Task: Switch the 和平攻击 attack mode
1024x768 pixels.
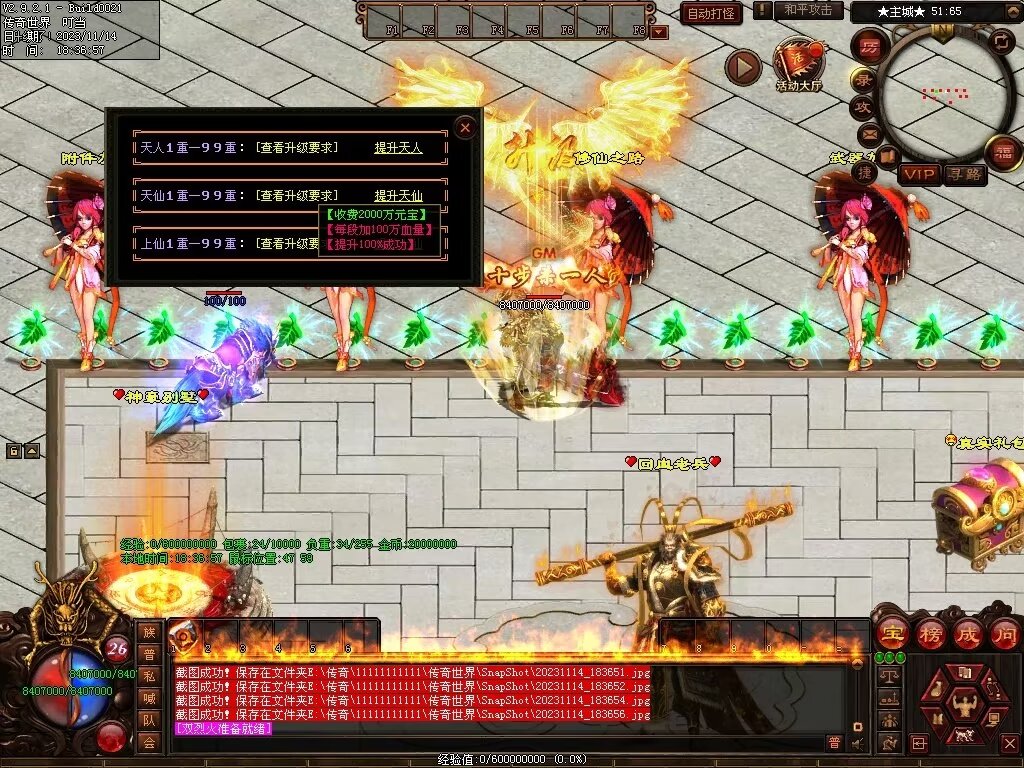Action: [808, 10]
